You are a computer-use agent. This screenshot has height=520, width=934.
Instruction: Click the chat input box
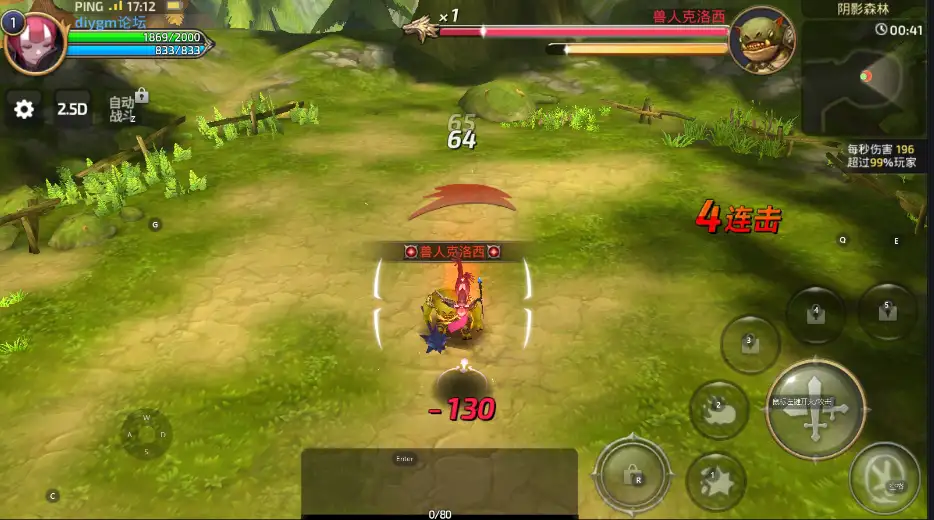(x=439, y=480)
